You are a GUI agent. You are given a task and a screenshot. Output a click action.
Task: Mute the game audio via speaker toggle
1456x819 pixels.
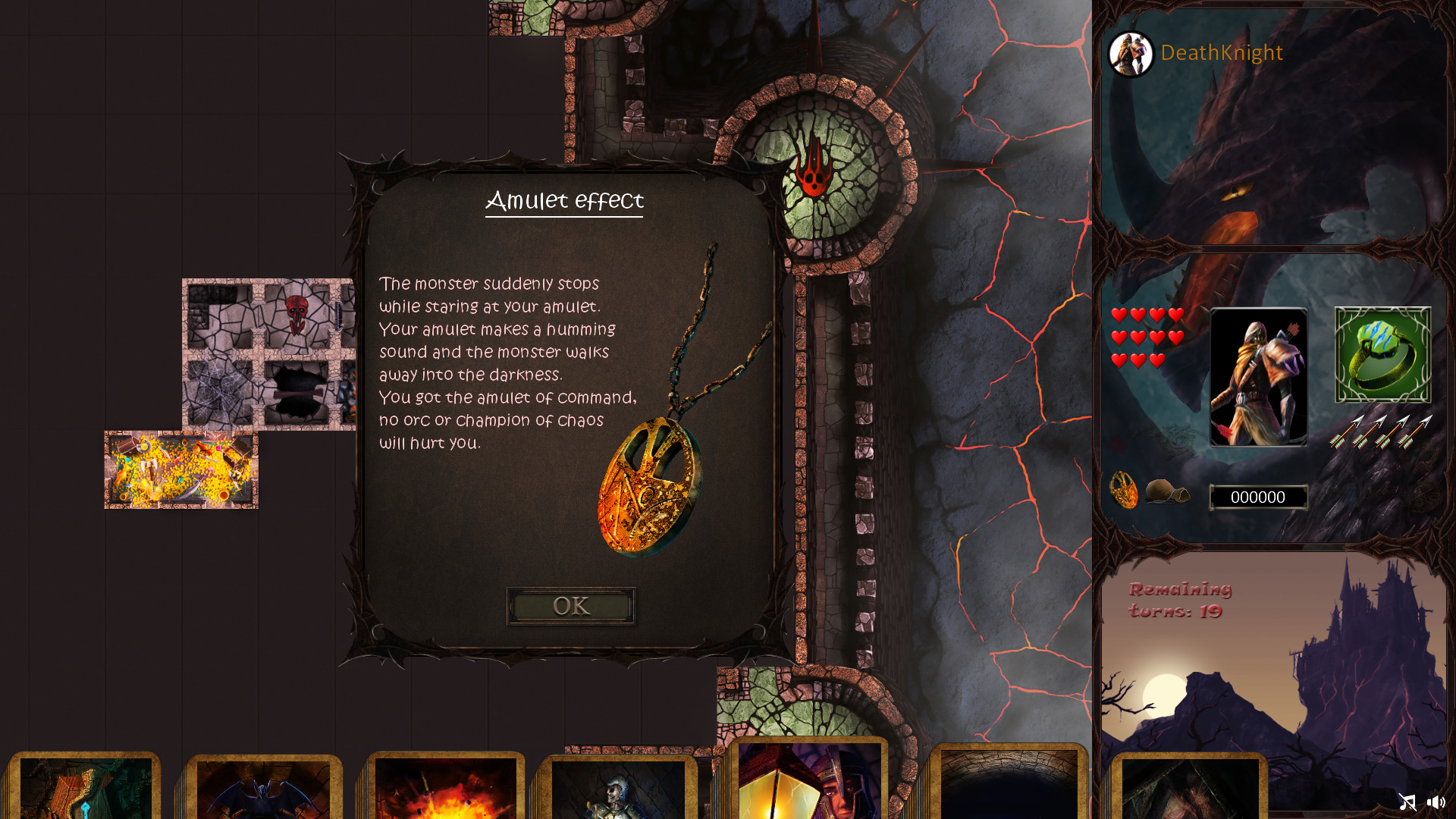click(1437, 802)
